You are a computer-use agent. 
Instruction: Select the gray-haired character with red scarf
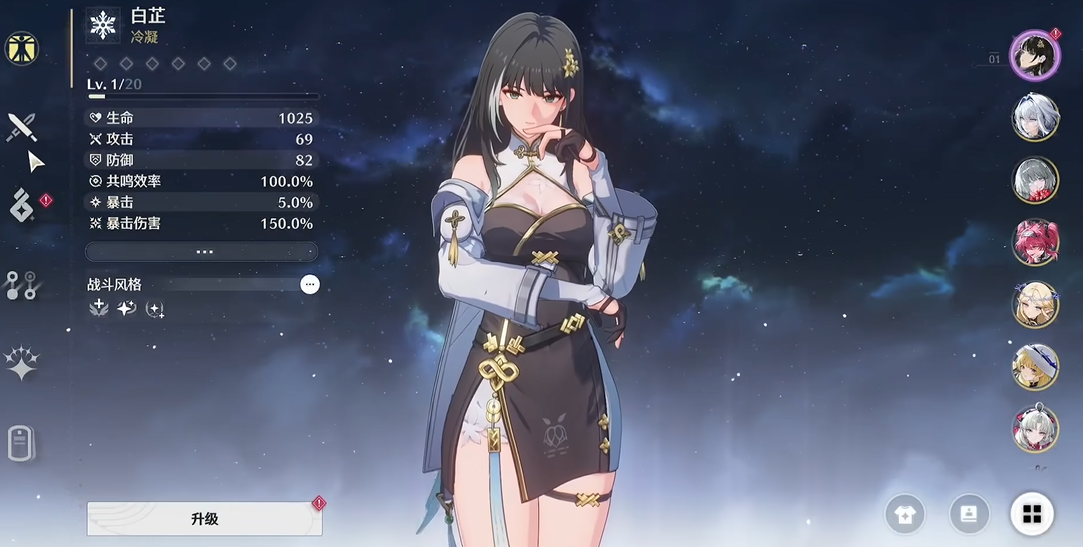1035,181
